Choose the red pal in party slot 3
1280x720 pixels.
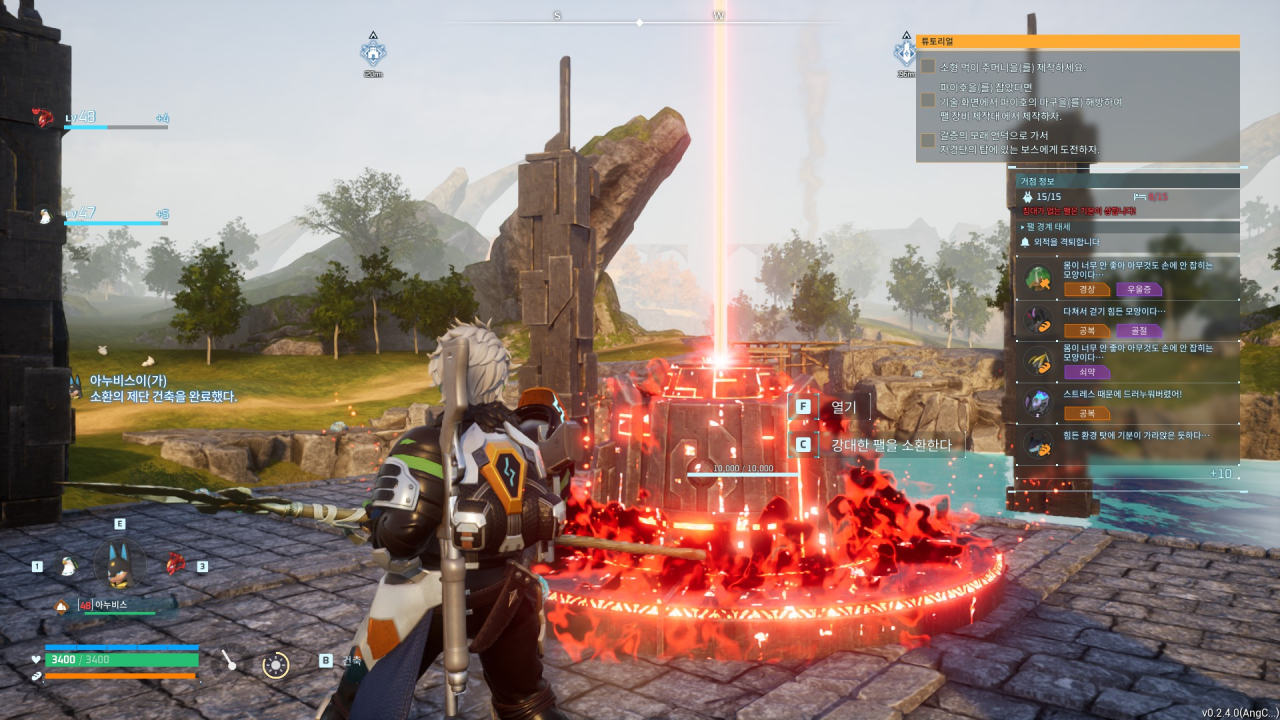click(x=176, y=563)
